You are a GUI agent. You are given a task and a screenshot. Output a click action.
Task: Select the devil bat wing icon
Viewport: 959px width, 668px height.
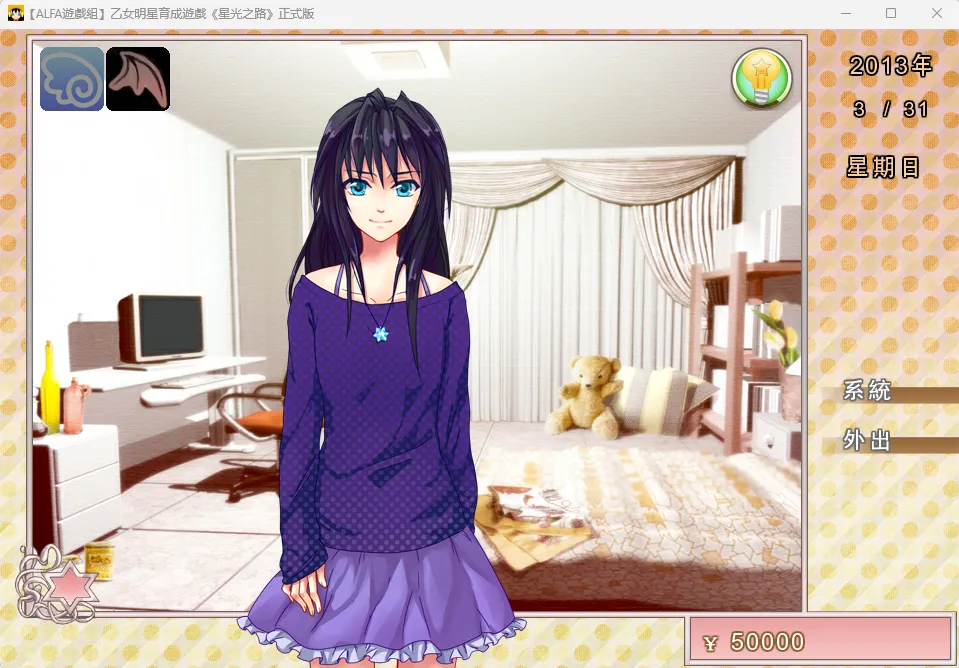coord(138,79)
